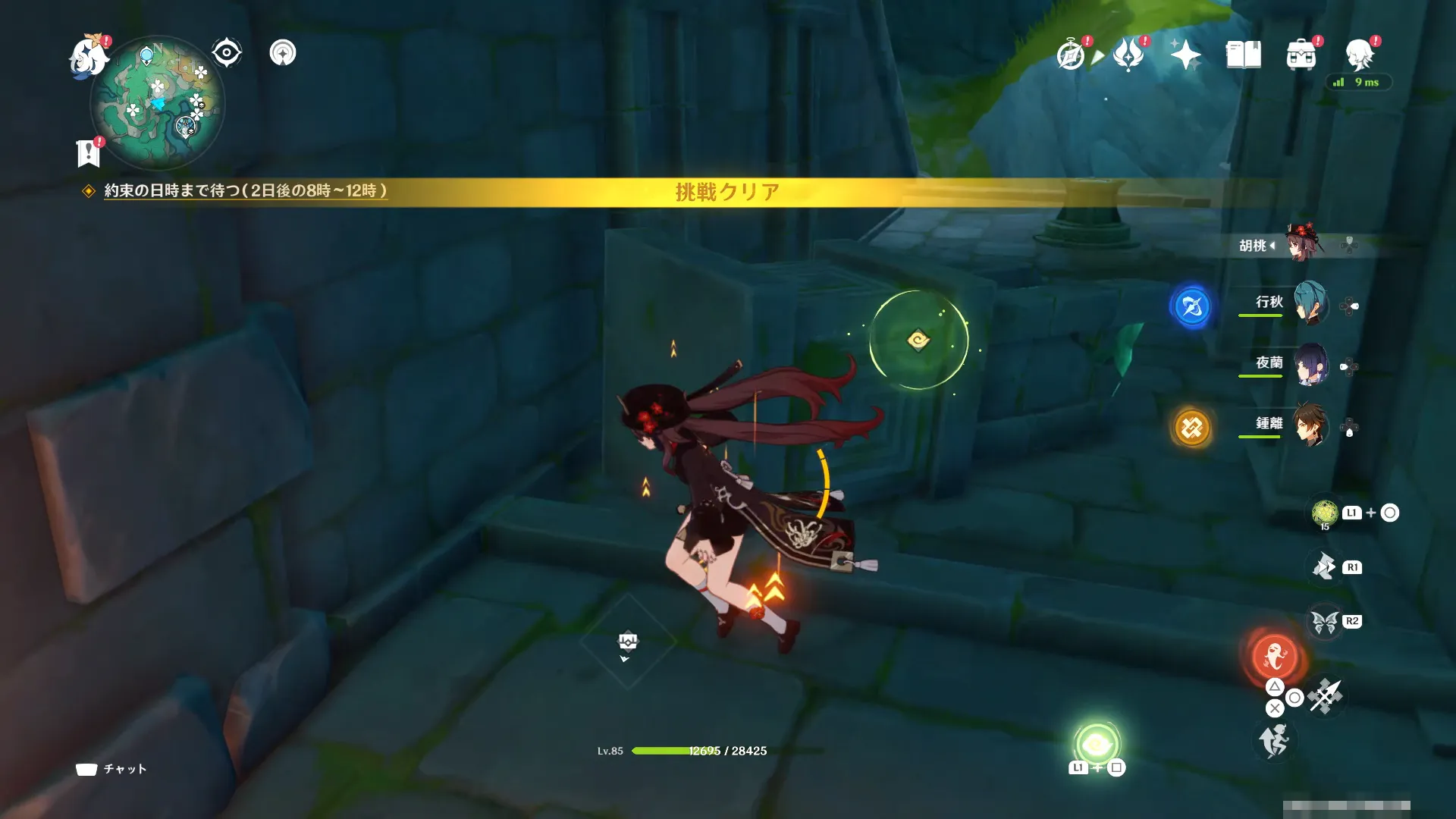Activate the glowing green eye gadget icon
The height and width of the screenshot is (819, 1456).
pos(1096,745)
